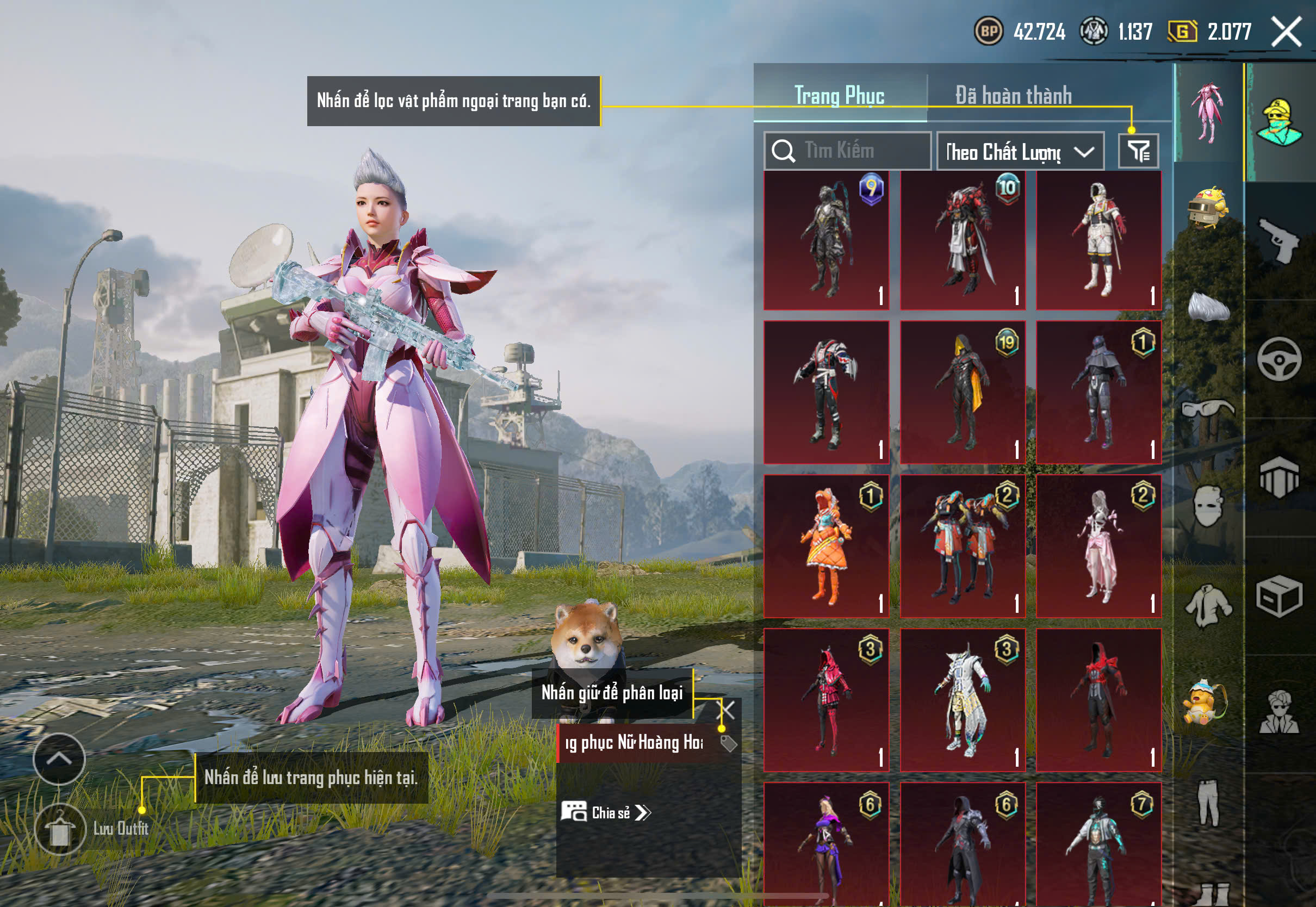Select the white astronaut outfit
1316x907 pixels.
[x=1098, y=240]
